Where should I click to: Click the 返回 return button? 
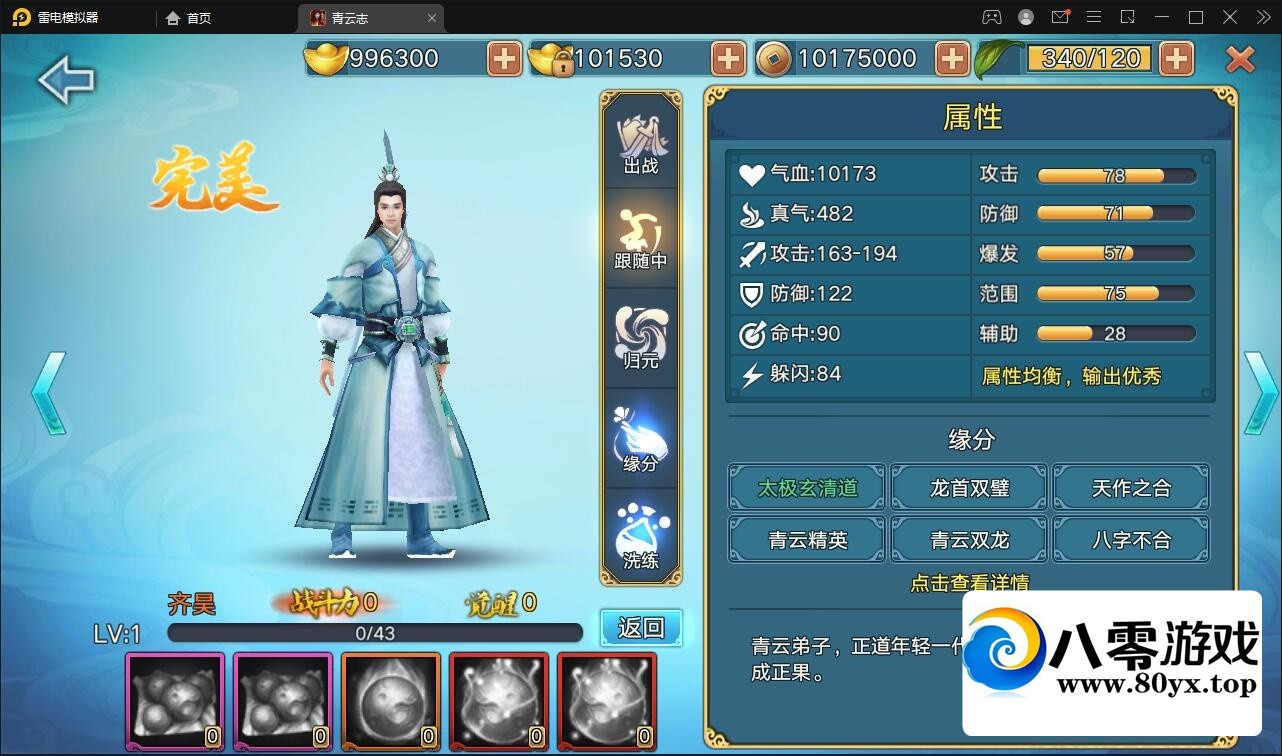pyautogui.click(x=641, y=628)
